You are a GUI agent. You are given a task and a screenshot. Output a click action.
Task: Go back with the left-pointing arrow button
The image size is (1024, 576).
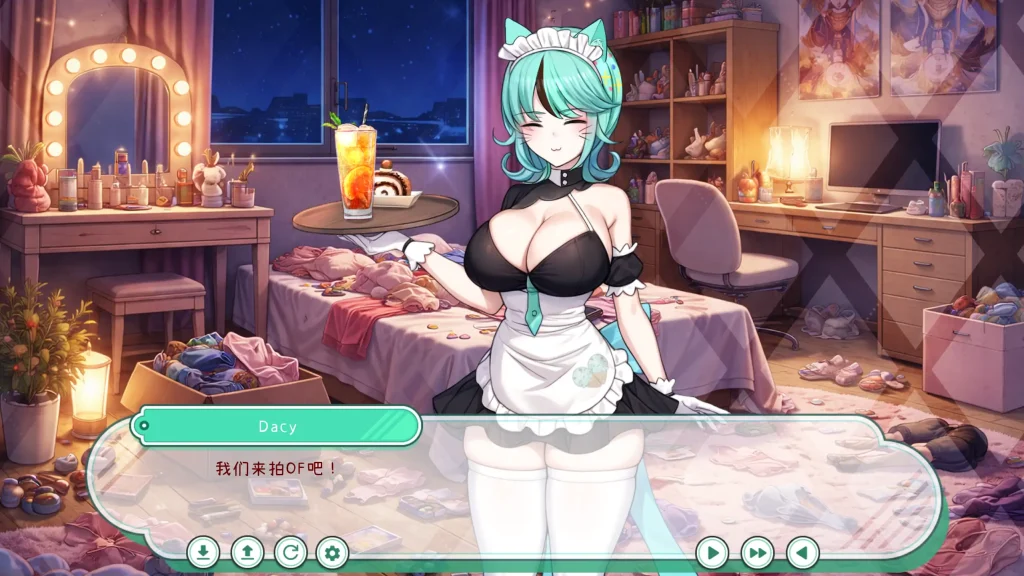pyautogui.click(x=802, y=552)
